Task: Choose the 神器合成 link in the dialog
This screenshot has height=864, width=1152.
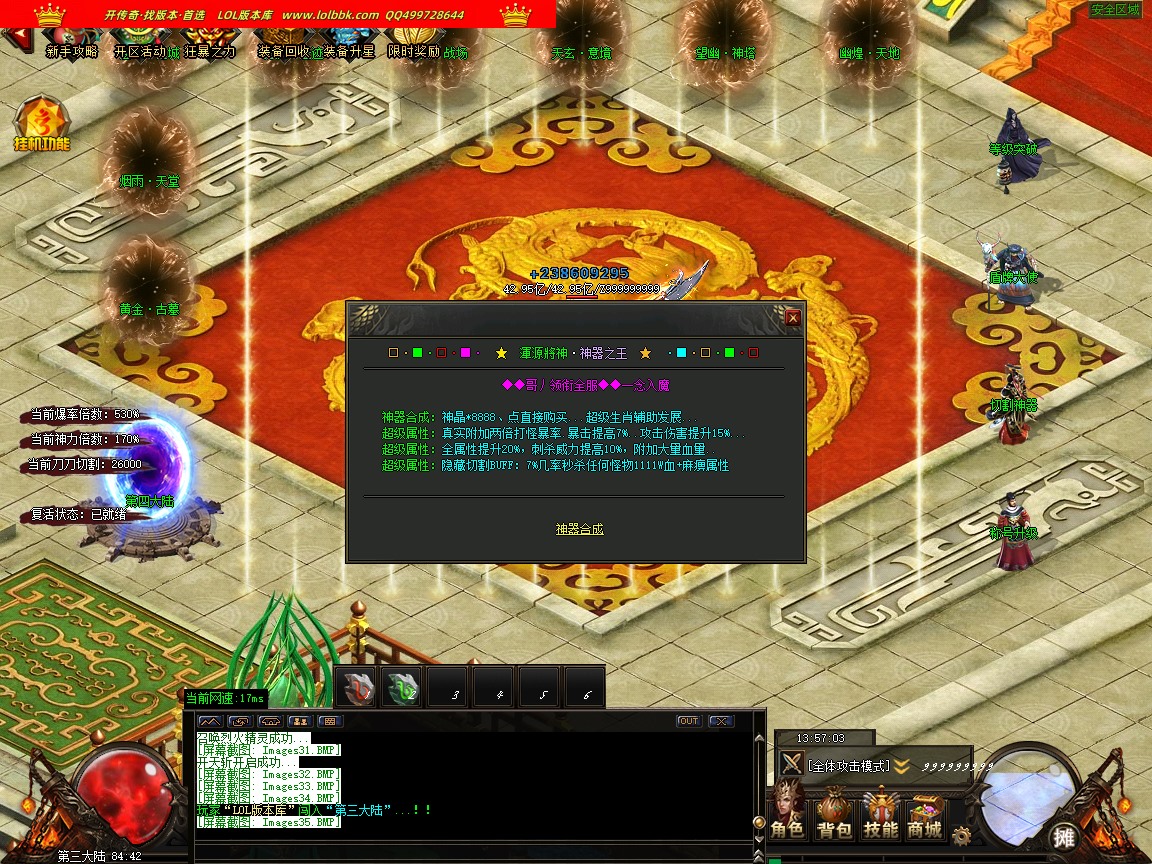Action: point(580,529)
